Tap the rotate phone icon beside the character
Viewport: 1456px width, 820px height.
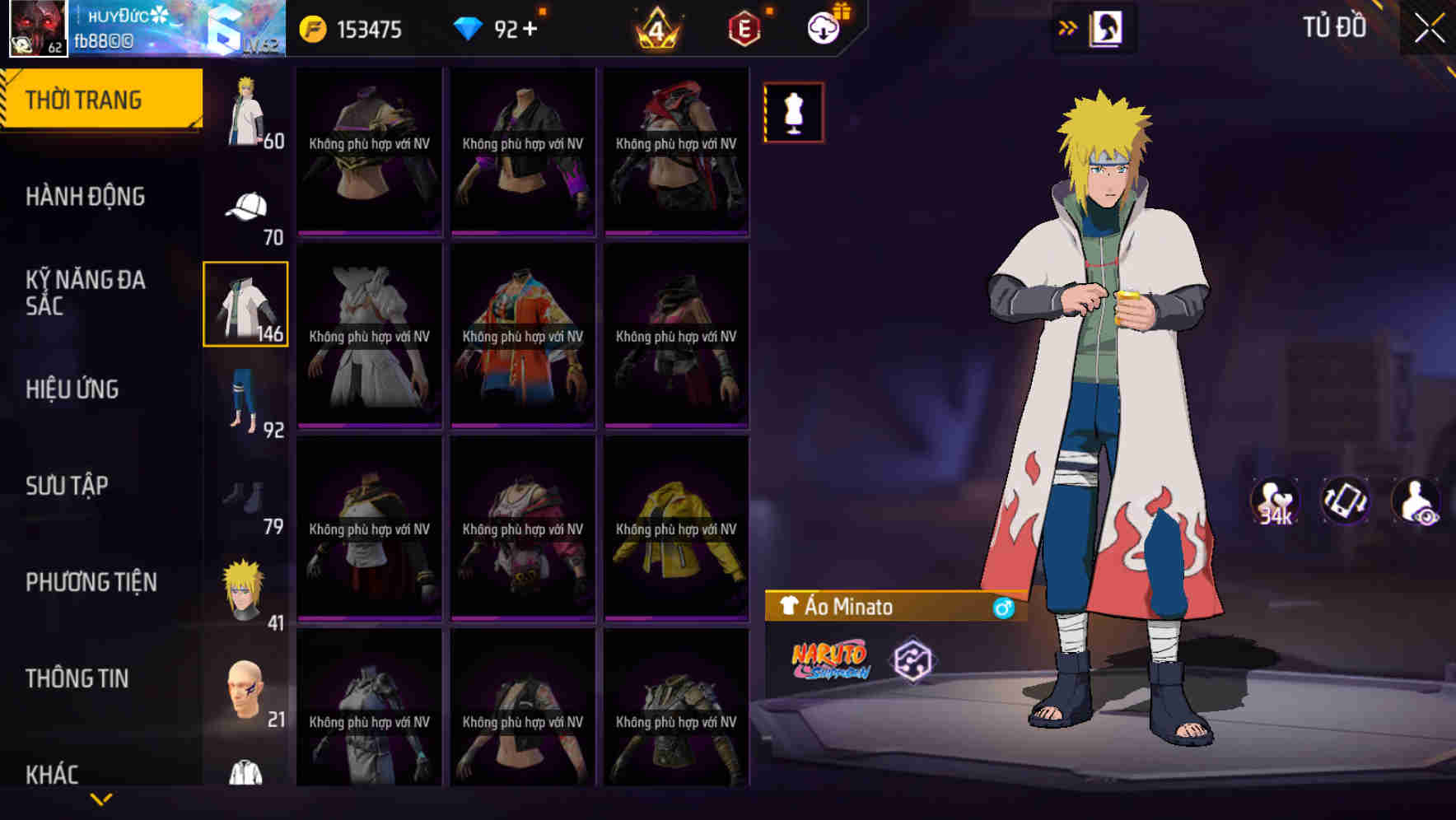[x=1345, y=501]
